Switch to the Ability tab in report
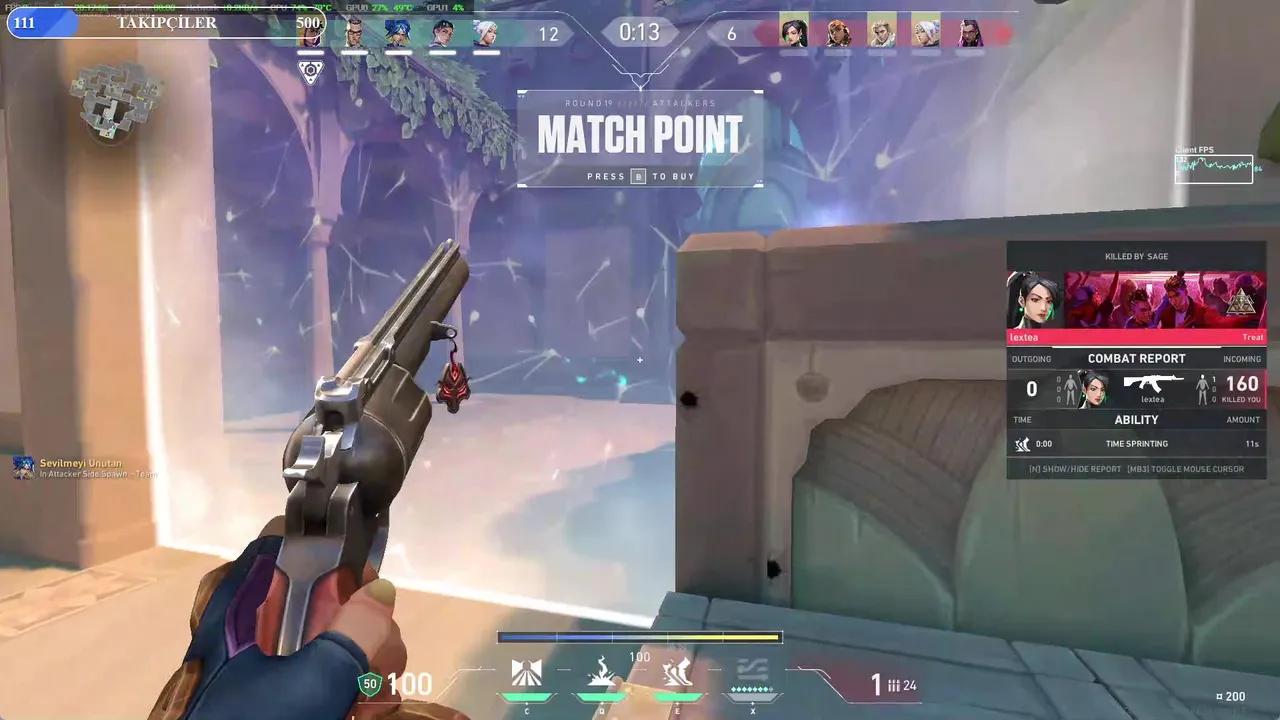This screenshot has width=1280, height=720. click(x=1137, y=419)
